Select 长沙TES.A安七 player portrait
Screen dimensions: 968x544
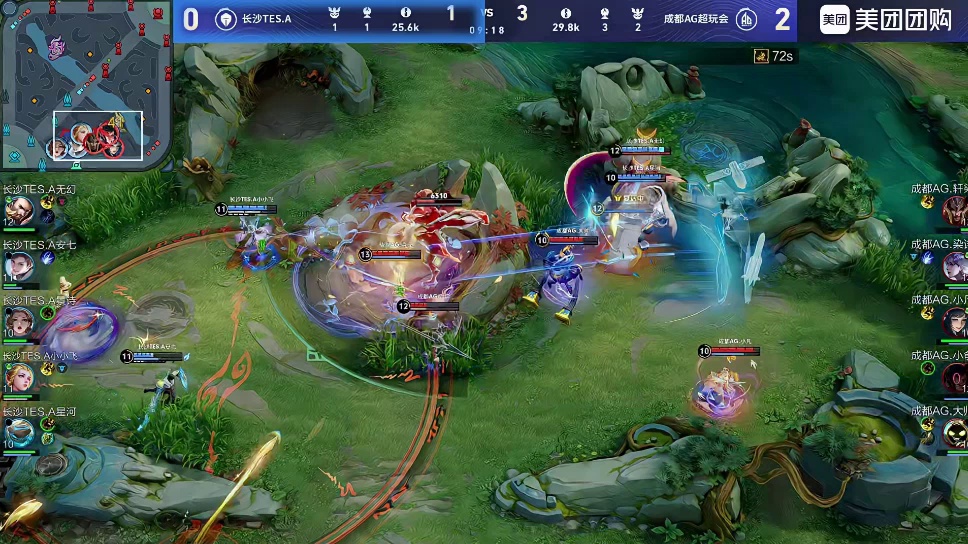pyautogui.click(x=20, y=266)
